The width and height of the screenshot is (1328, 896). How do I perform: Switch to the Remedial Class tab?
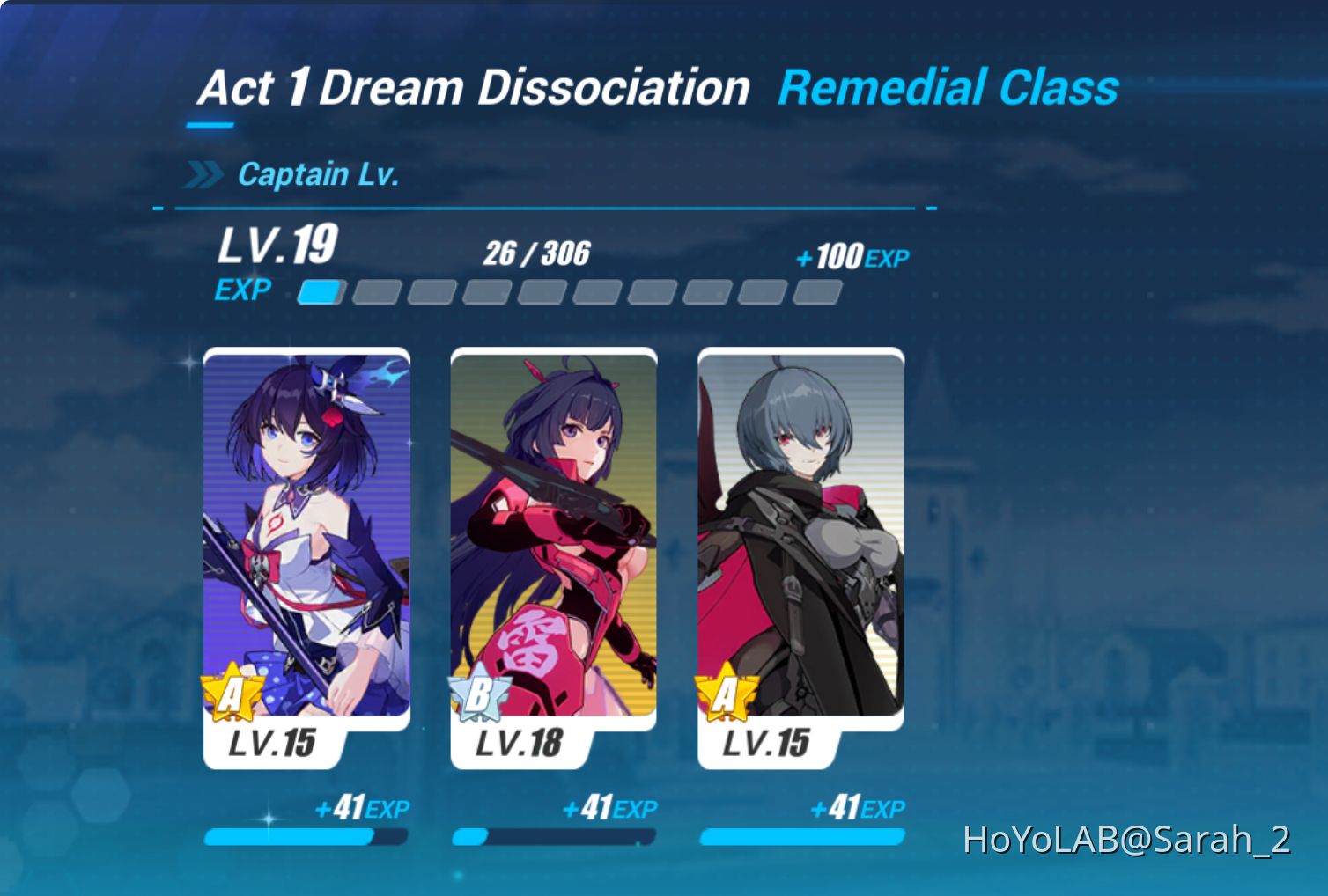point(948,88)
